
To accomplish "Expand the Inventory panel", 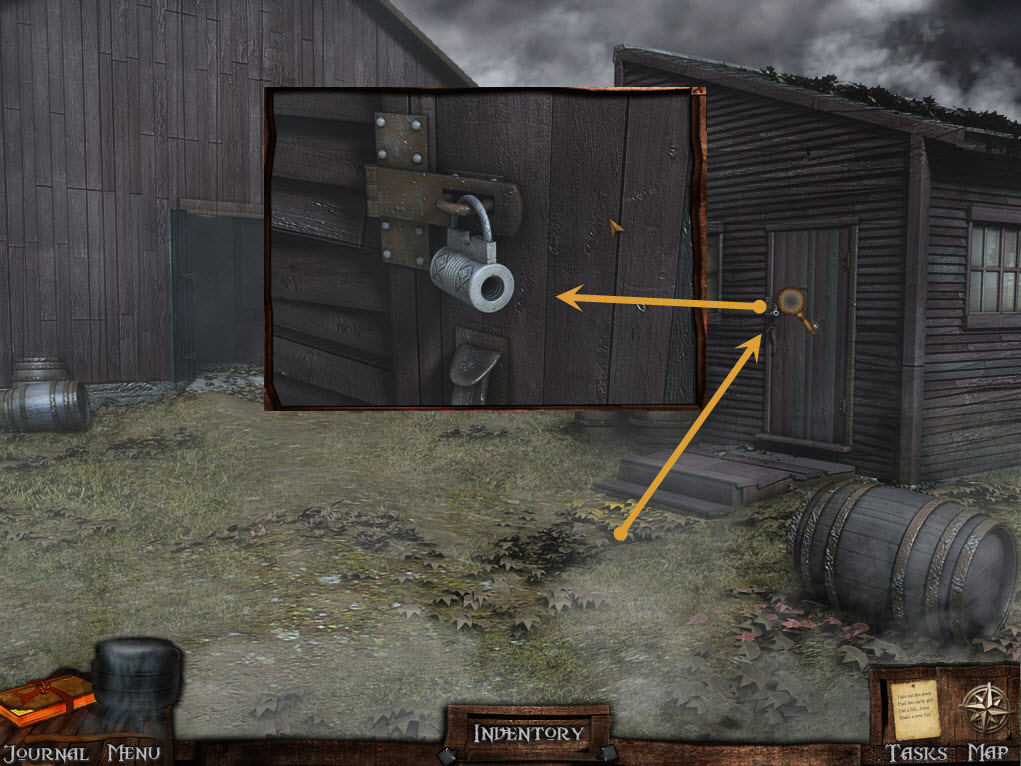I will (x=528, y=733).
